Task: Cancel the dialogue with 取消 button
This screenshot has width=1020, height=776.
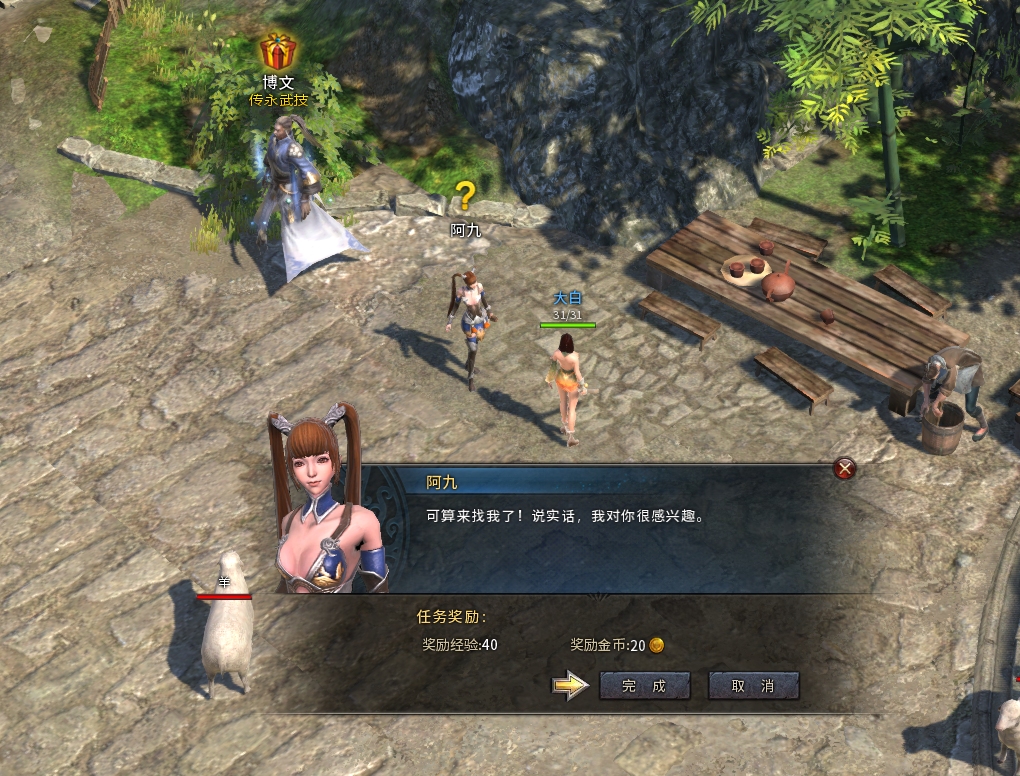Action: click(x=753, y=686)
